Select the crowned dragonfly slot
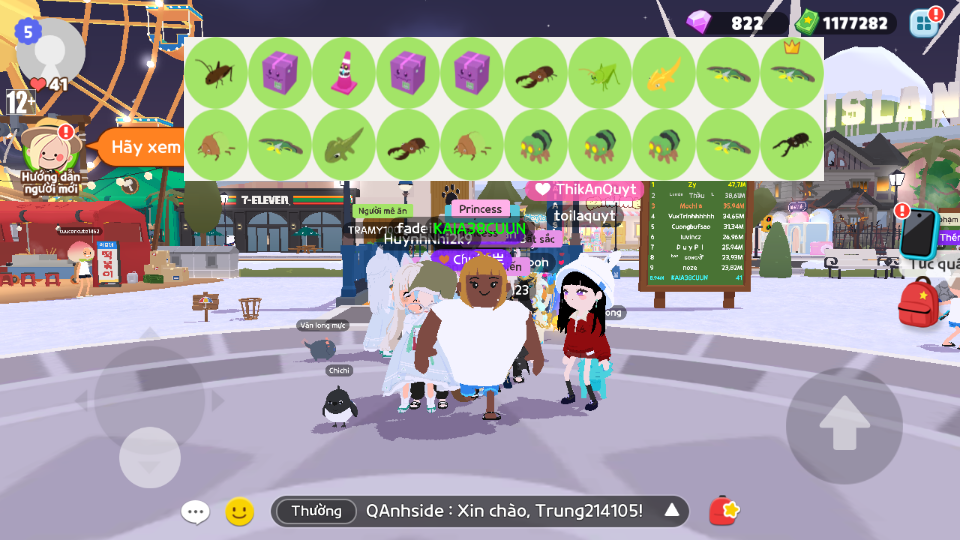 click(791, 73)
